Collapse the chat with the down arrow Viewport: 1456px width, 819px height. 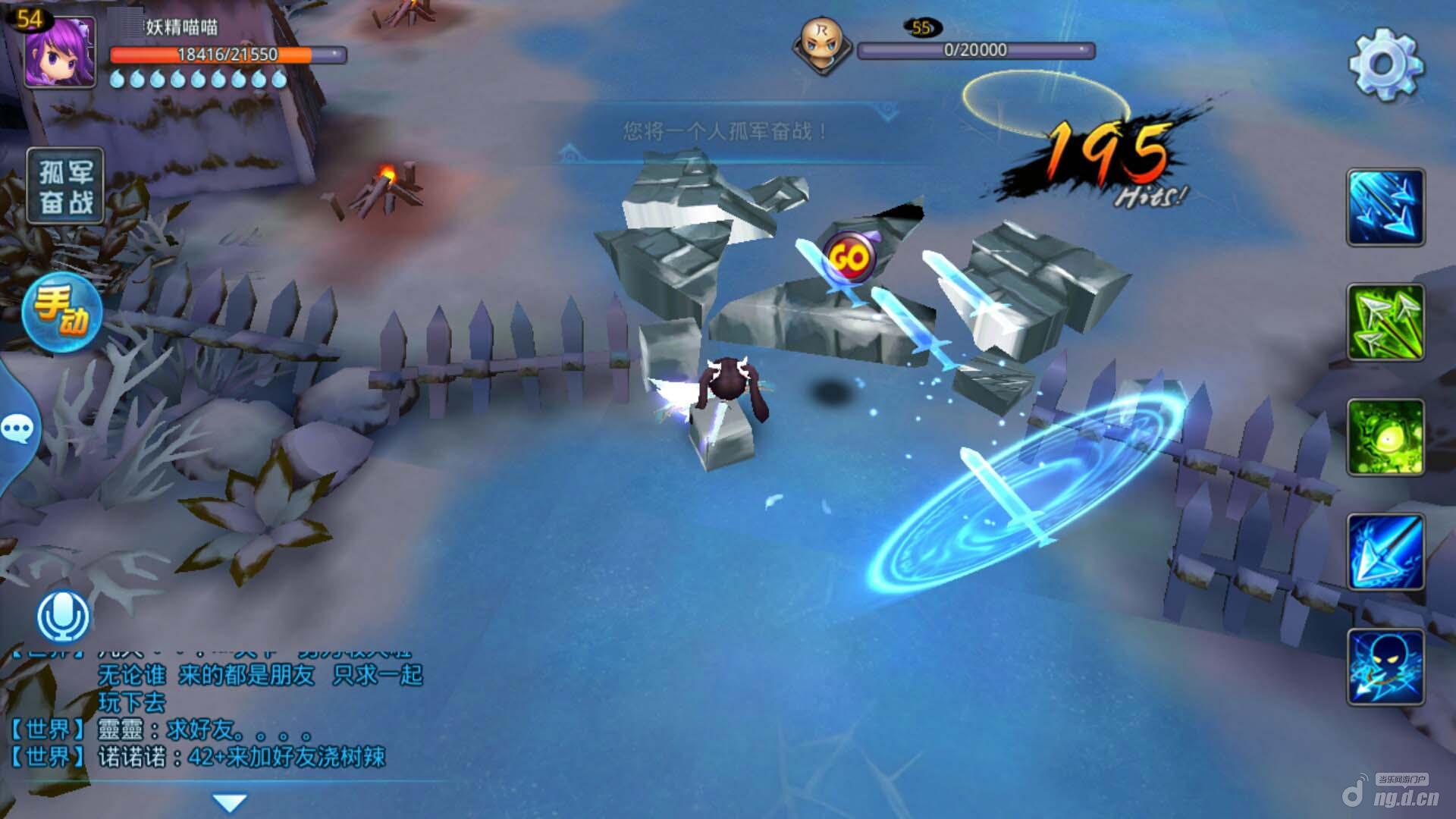[229, 802]
